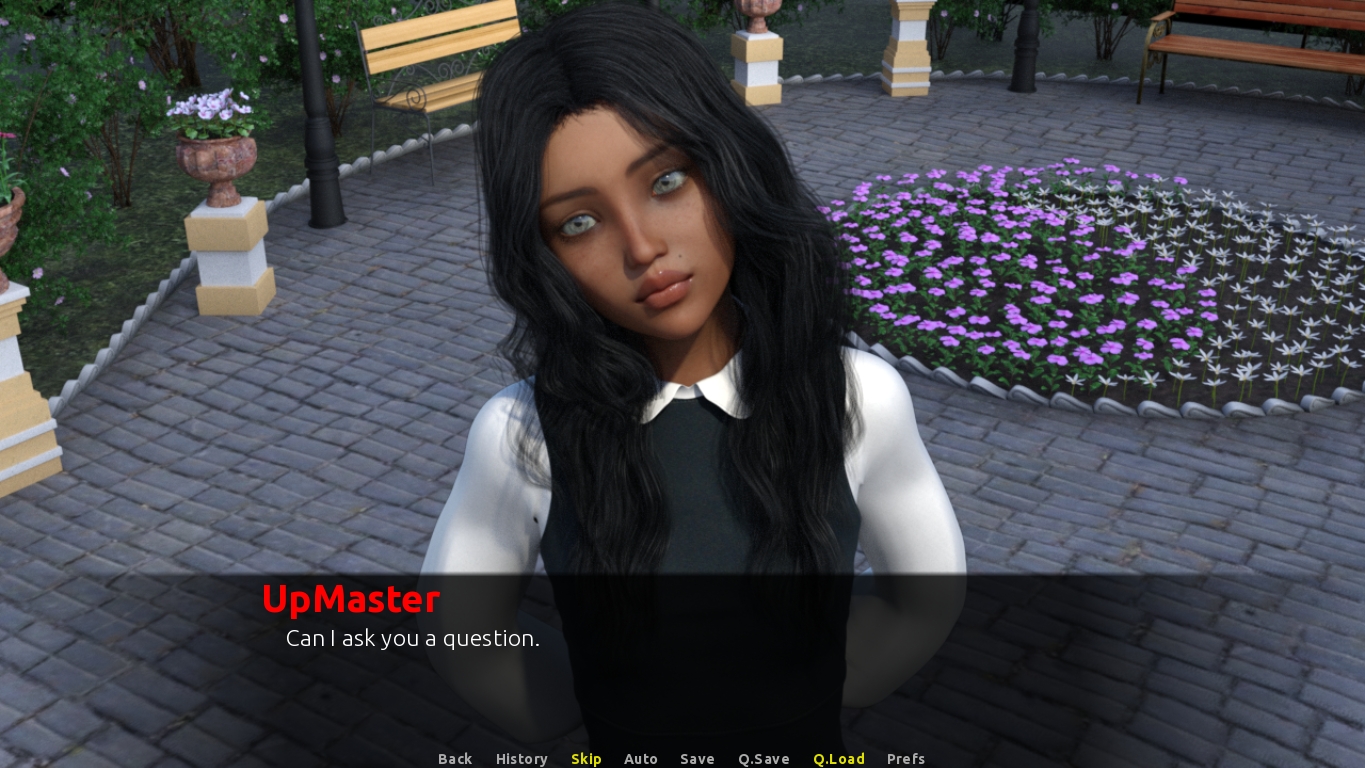1365x768 pixels.
Task: Open the History screen
Action: pyautogui.click(x=521, y=759)
